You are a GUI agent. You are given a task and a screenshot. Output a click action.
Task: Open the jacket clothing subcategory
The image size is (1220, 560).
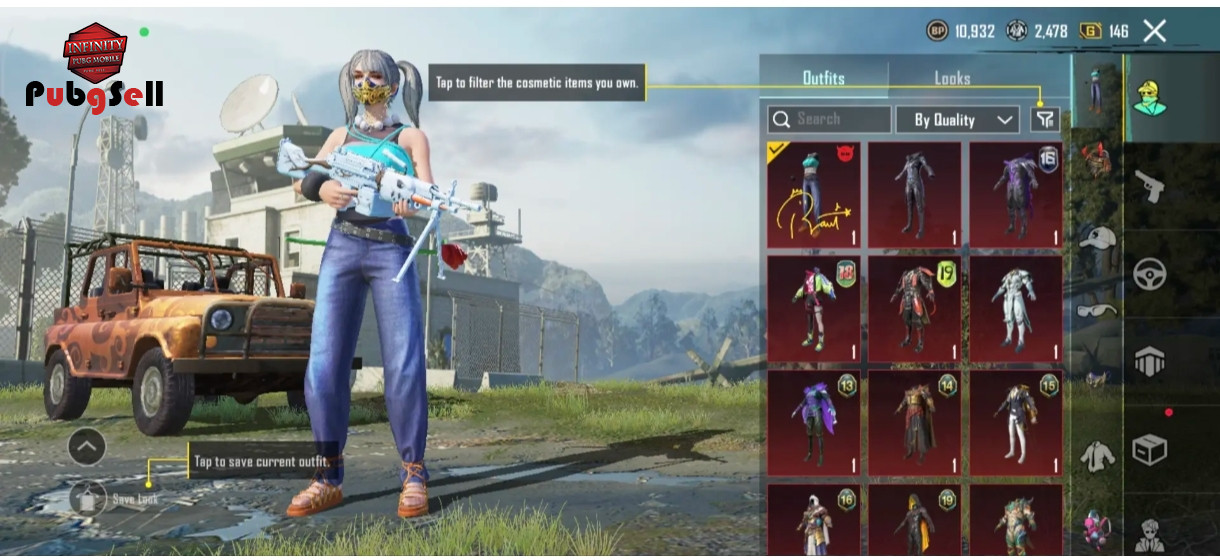(x=1096, y=456)
